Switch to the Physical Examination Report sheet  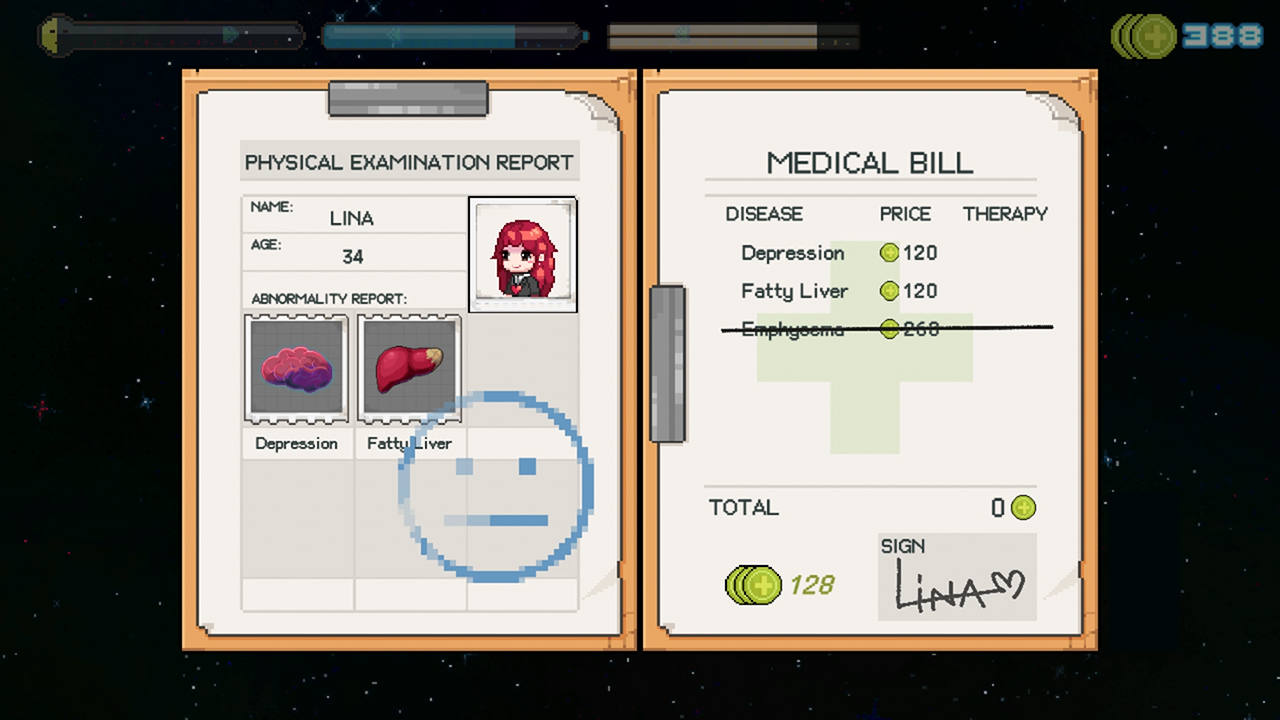coord(409,162)
